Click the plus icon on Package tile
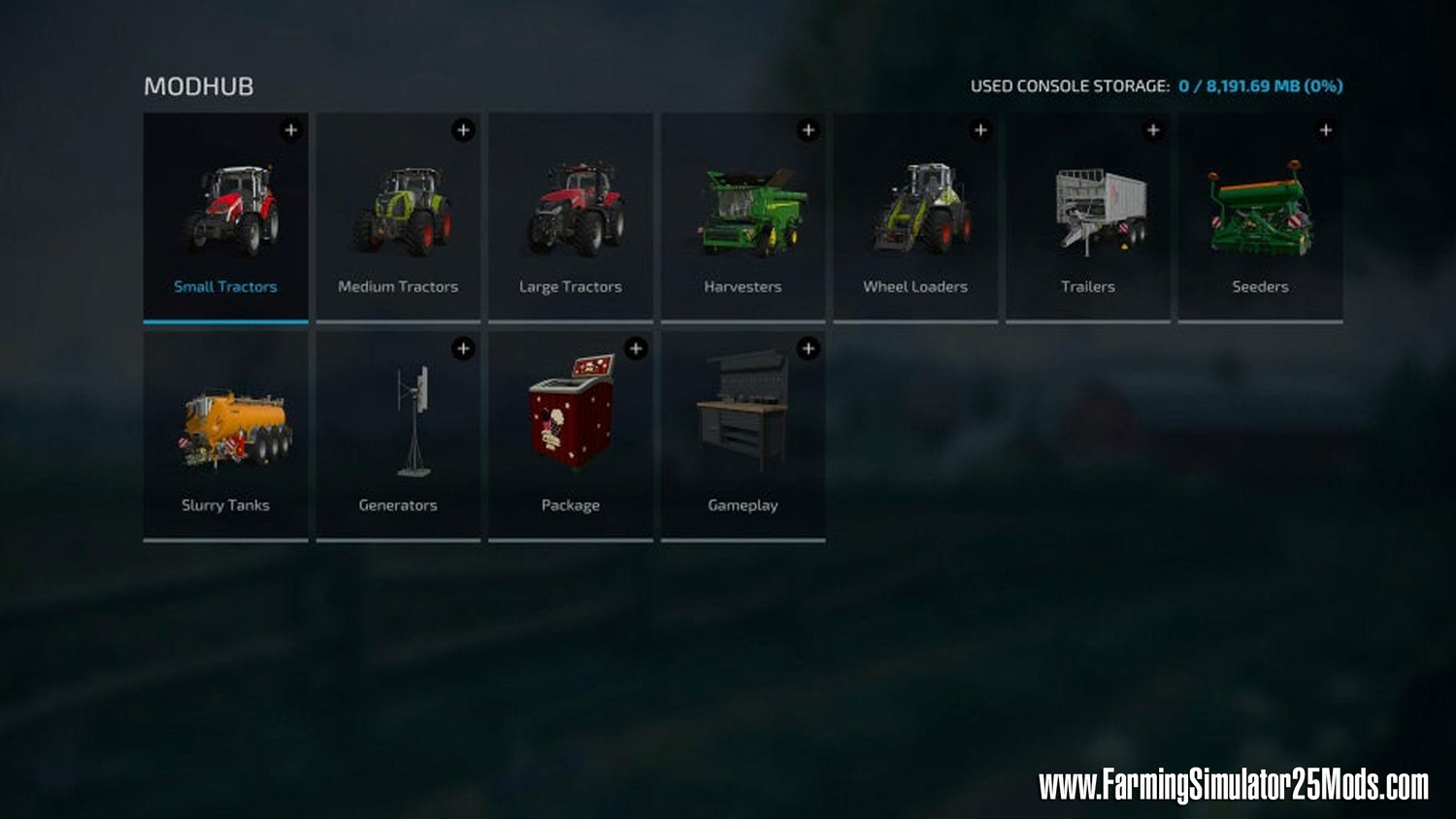1456x819 pixels. [636, 348]
